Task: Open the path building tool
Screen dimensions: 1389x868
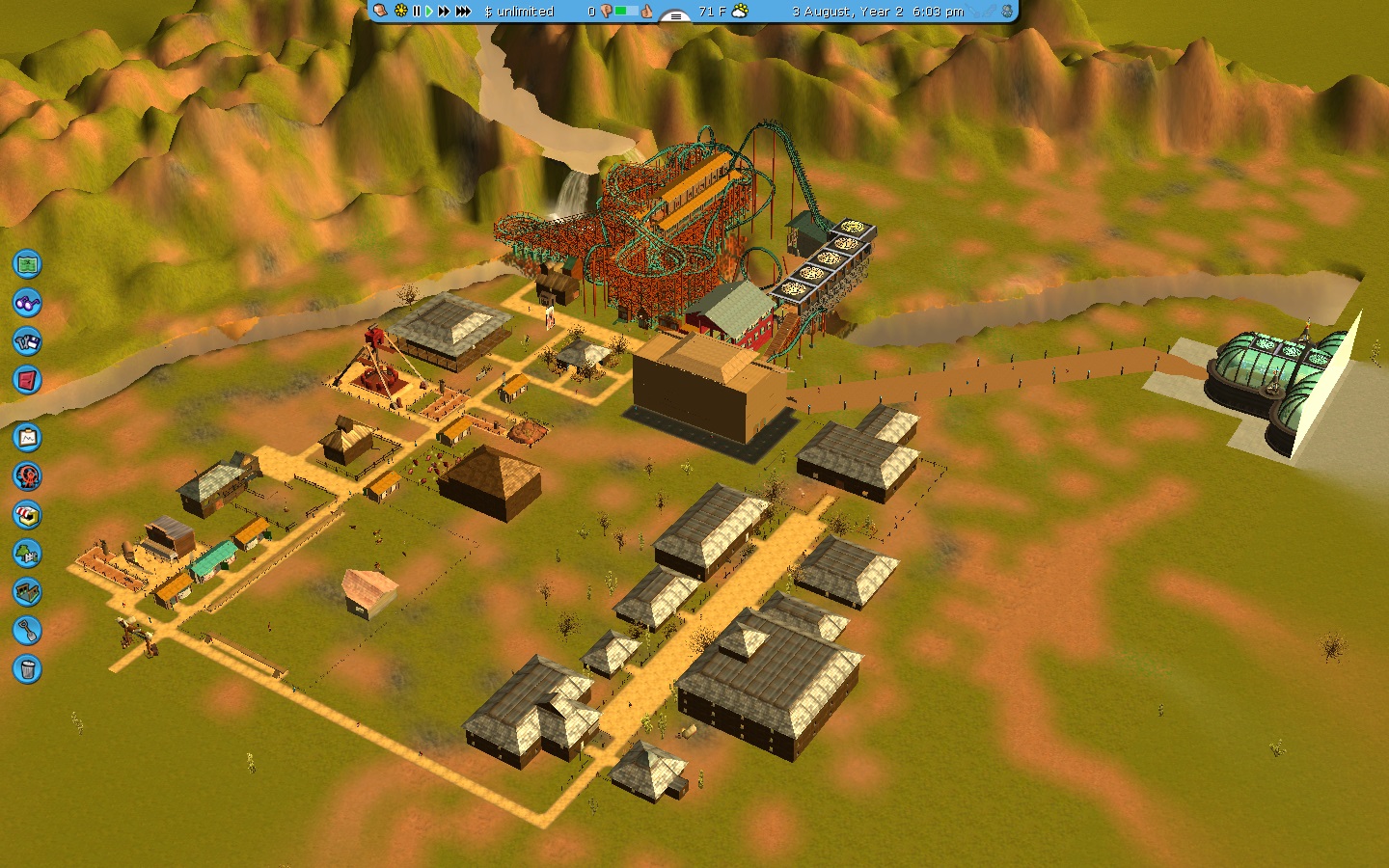Action: (x=27, y=592)
